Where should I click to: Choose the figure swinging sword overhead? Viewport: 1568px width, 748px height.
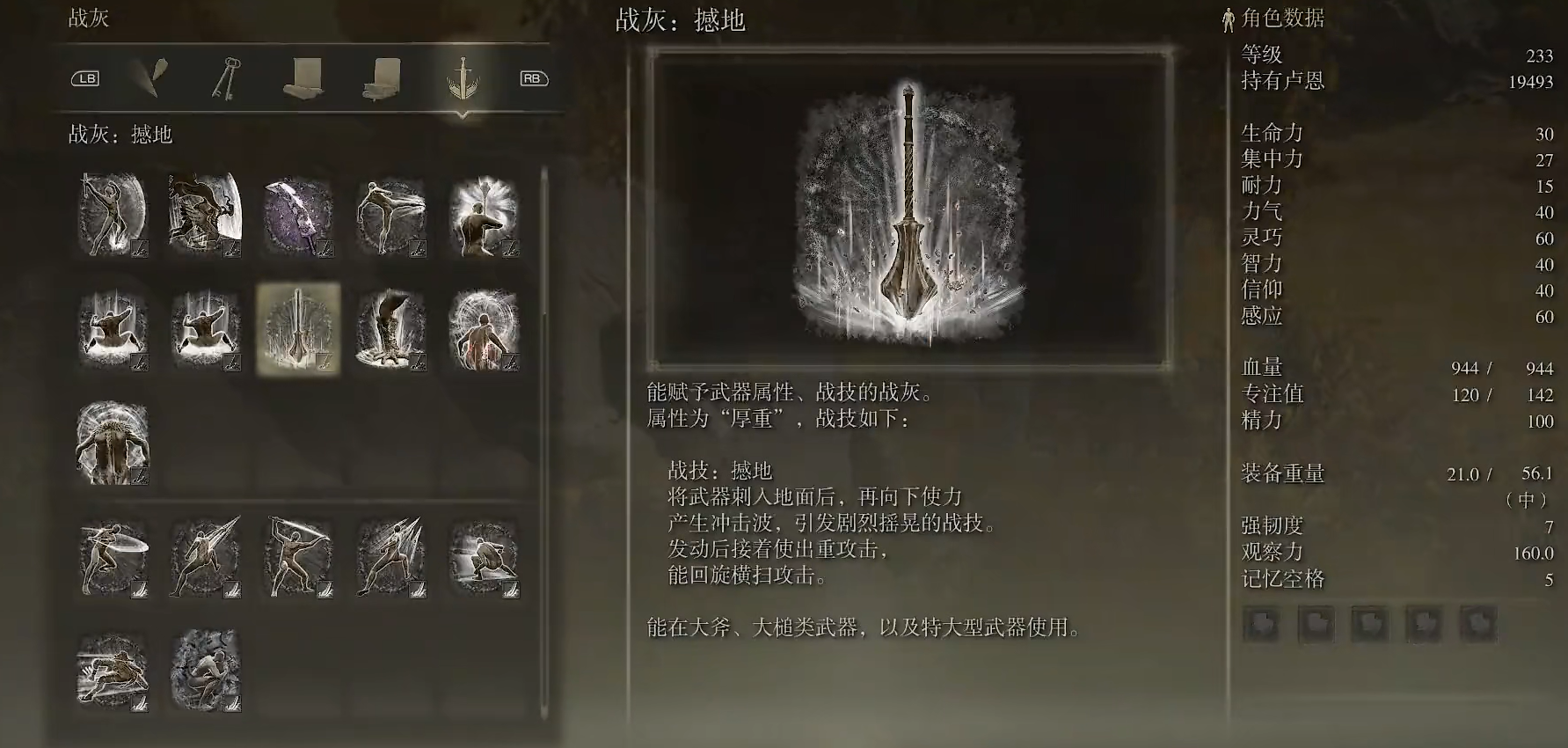pos(298,557)
